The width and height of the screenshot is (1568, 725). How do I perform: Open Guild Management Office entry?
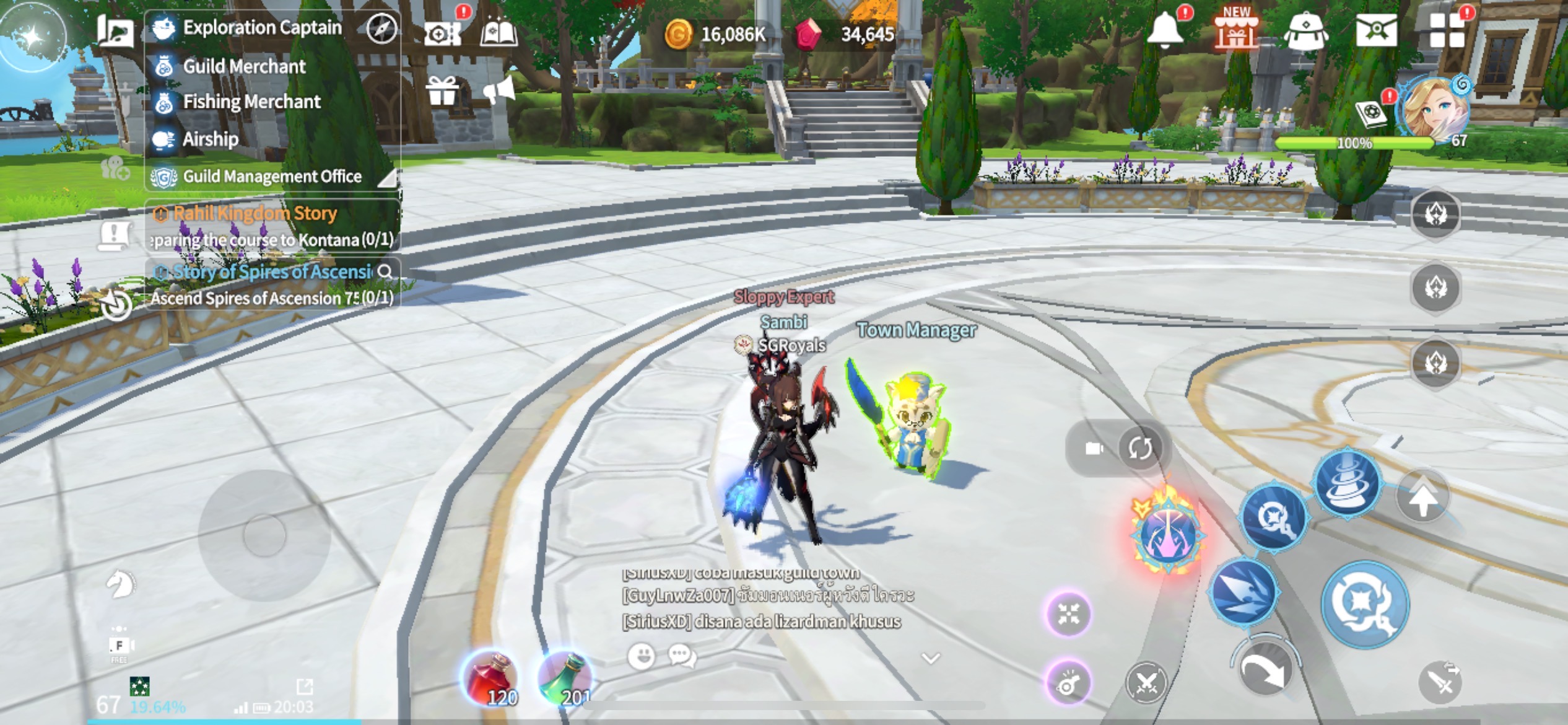click(271, 177)
